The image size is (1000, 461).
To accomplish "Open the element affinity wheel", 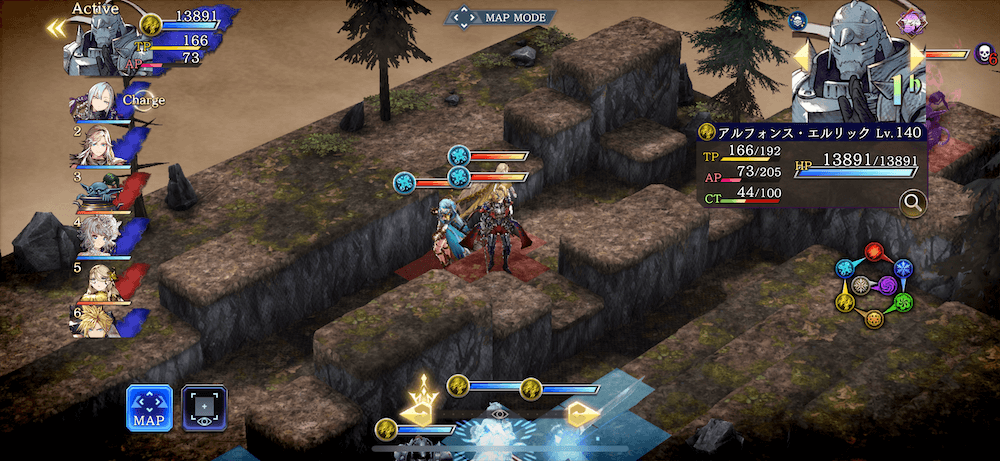I will point(875,286).
